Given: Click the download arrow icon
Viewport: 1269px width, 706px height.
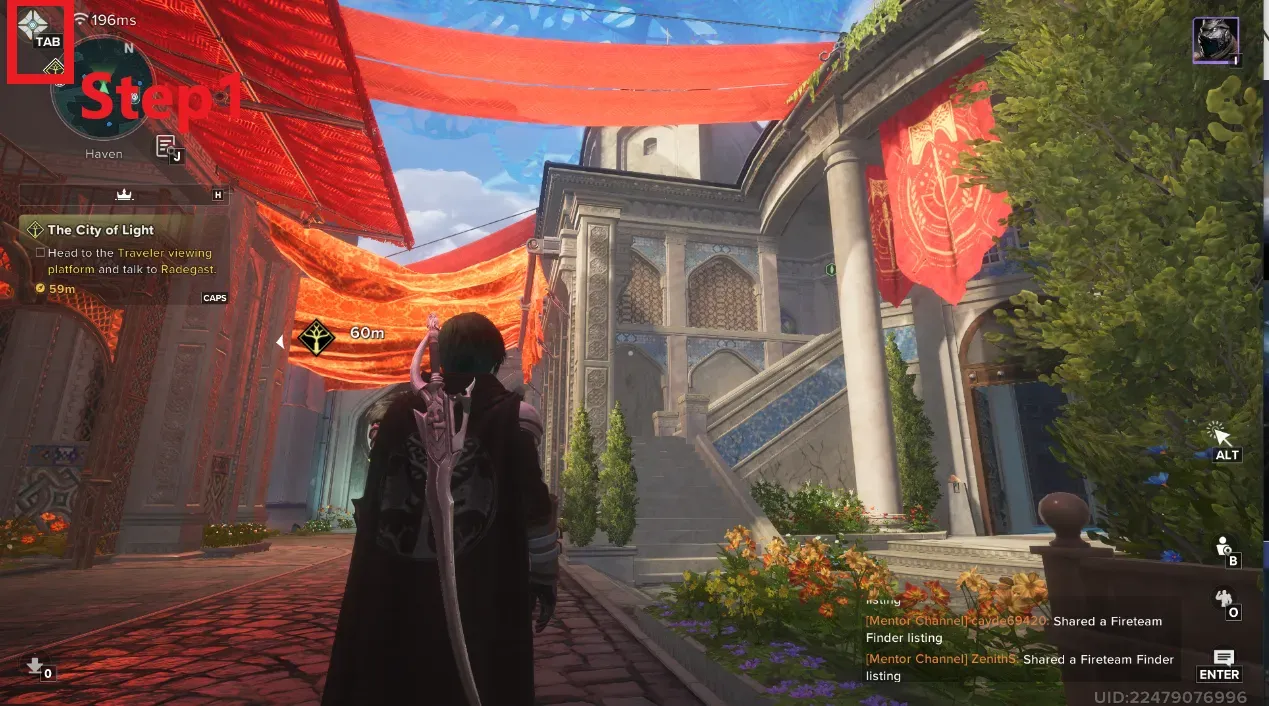Looking at the screenshot, I should pos(35,665).
